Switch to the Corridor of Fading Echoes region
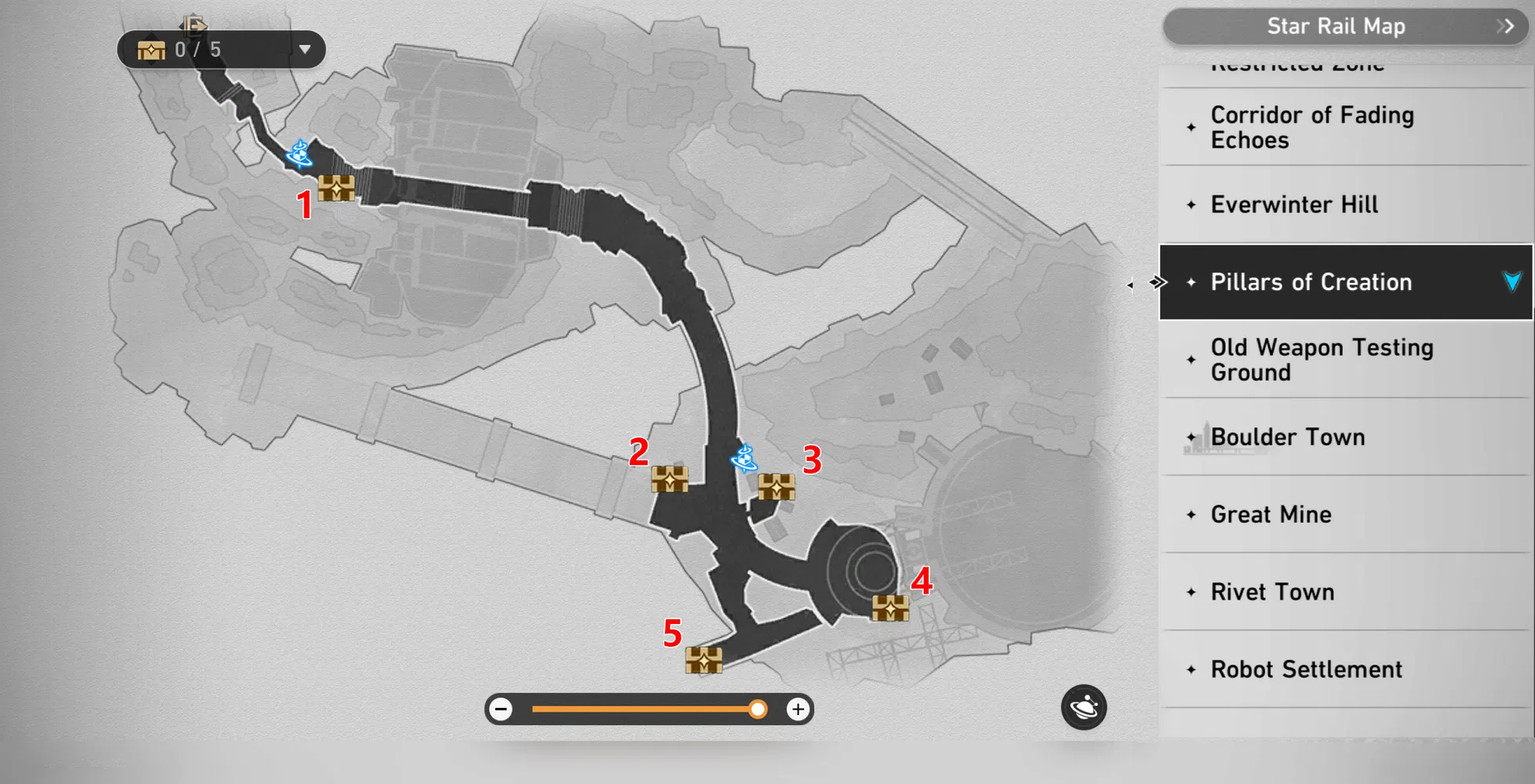 [x=1311, y=127]
